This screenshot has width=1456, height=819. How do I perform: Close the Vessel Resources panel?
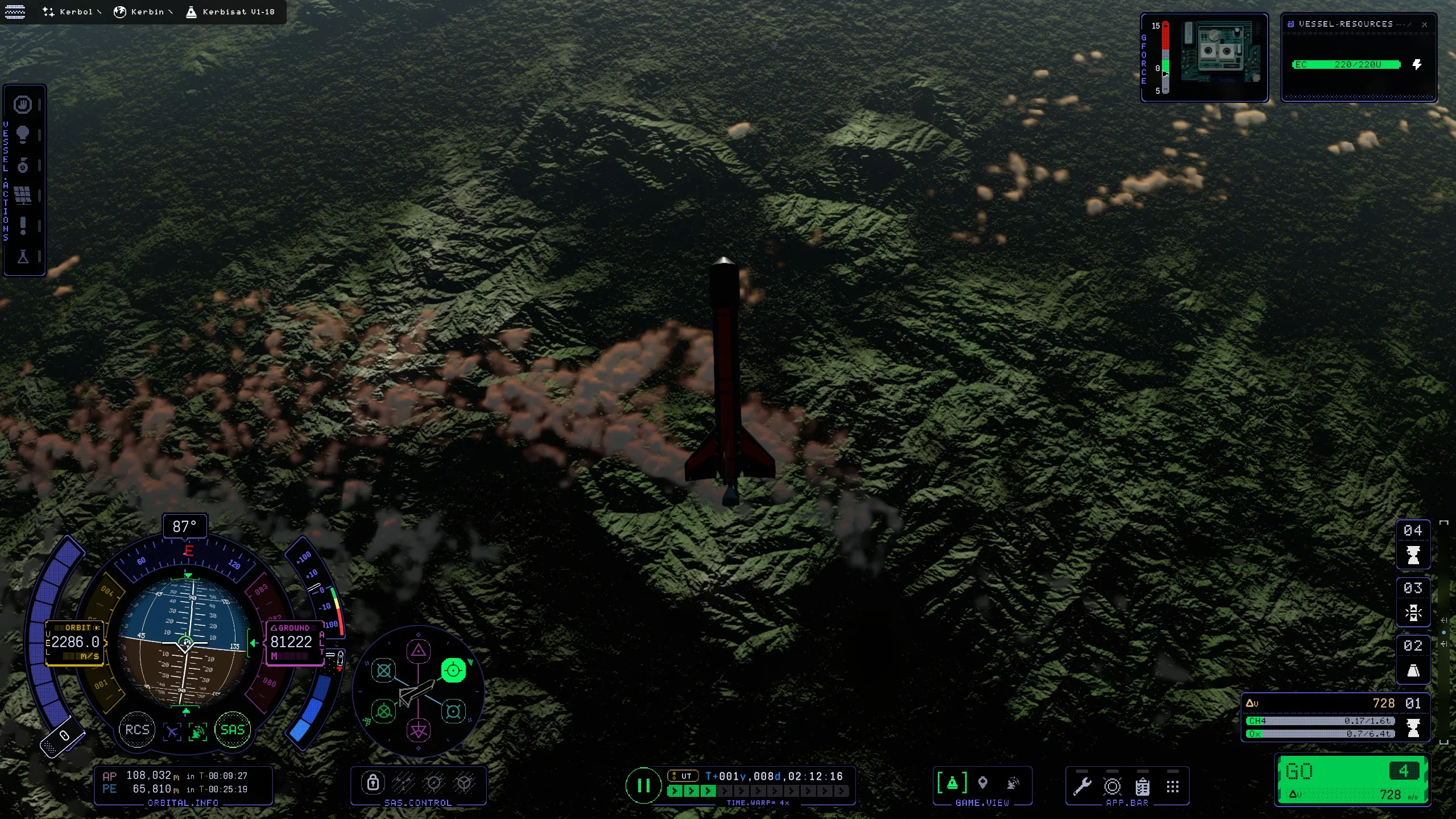coord(1424,24)
